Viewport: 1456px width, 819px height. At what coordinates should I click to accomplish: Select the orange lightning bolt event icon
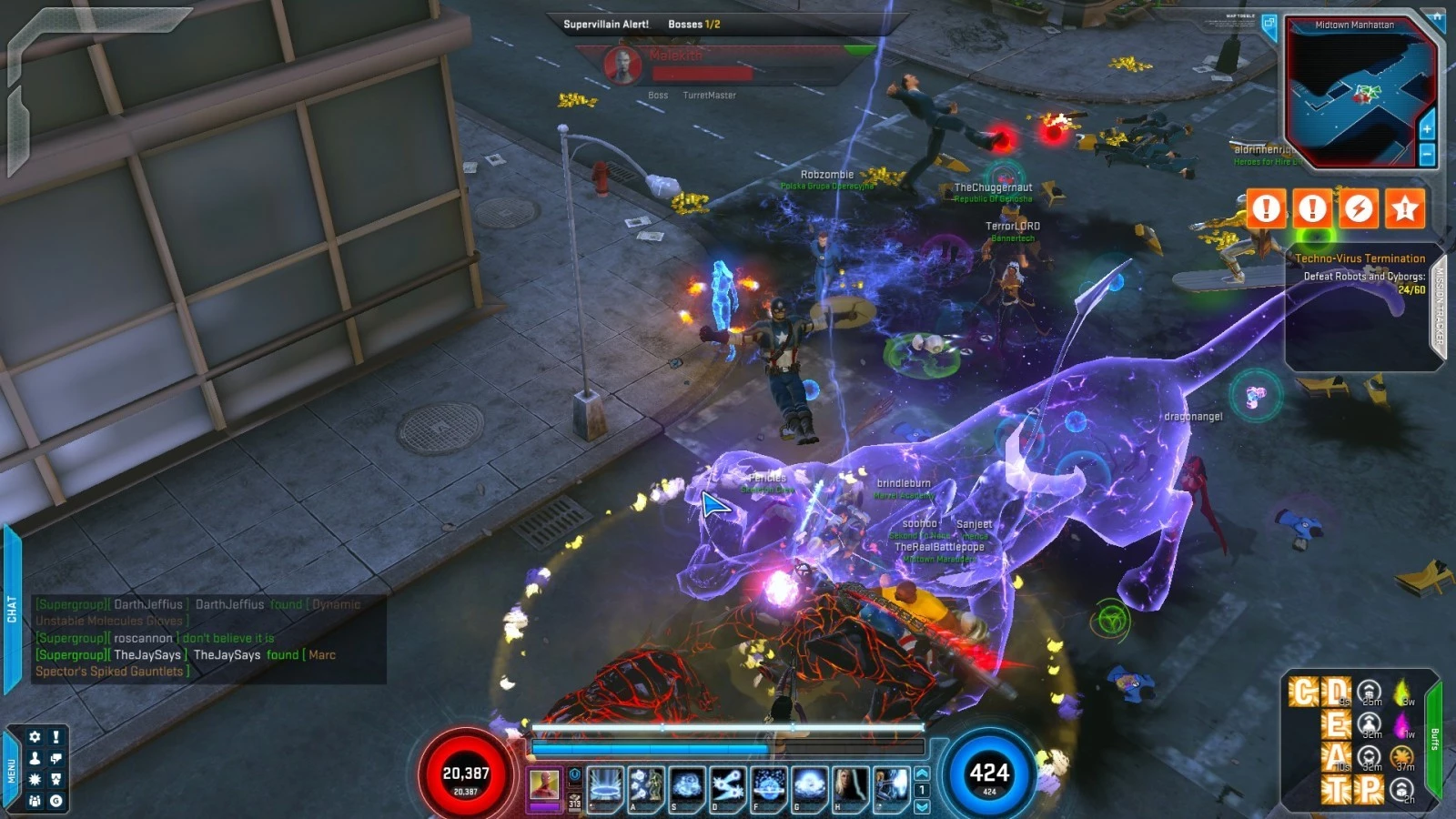click(x=1359, y=208)
